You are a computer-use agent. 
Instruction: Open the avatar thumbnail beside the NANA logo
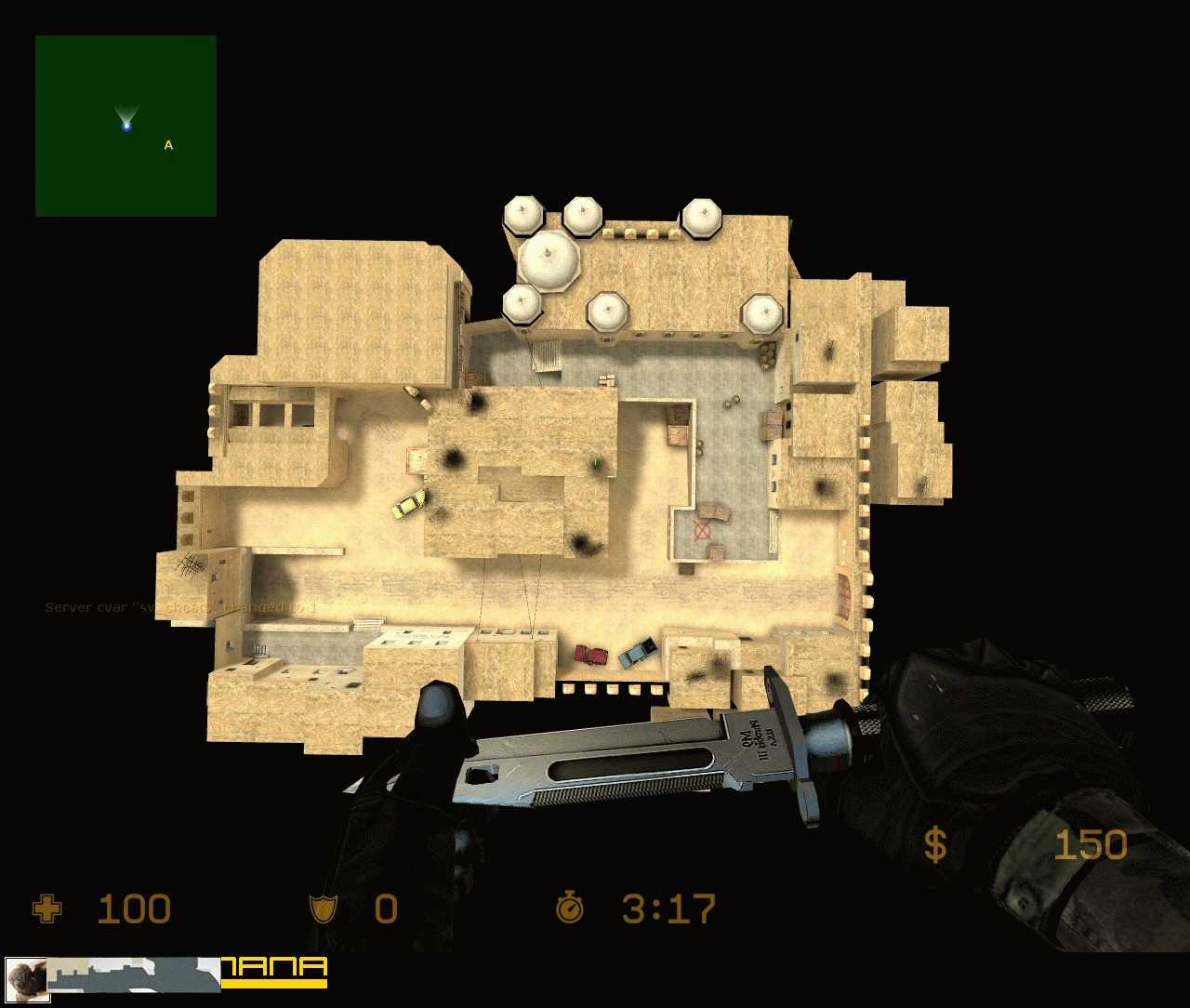coord(27,980)
